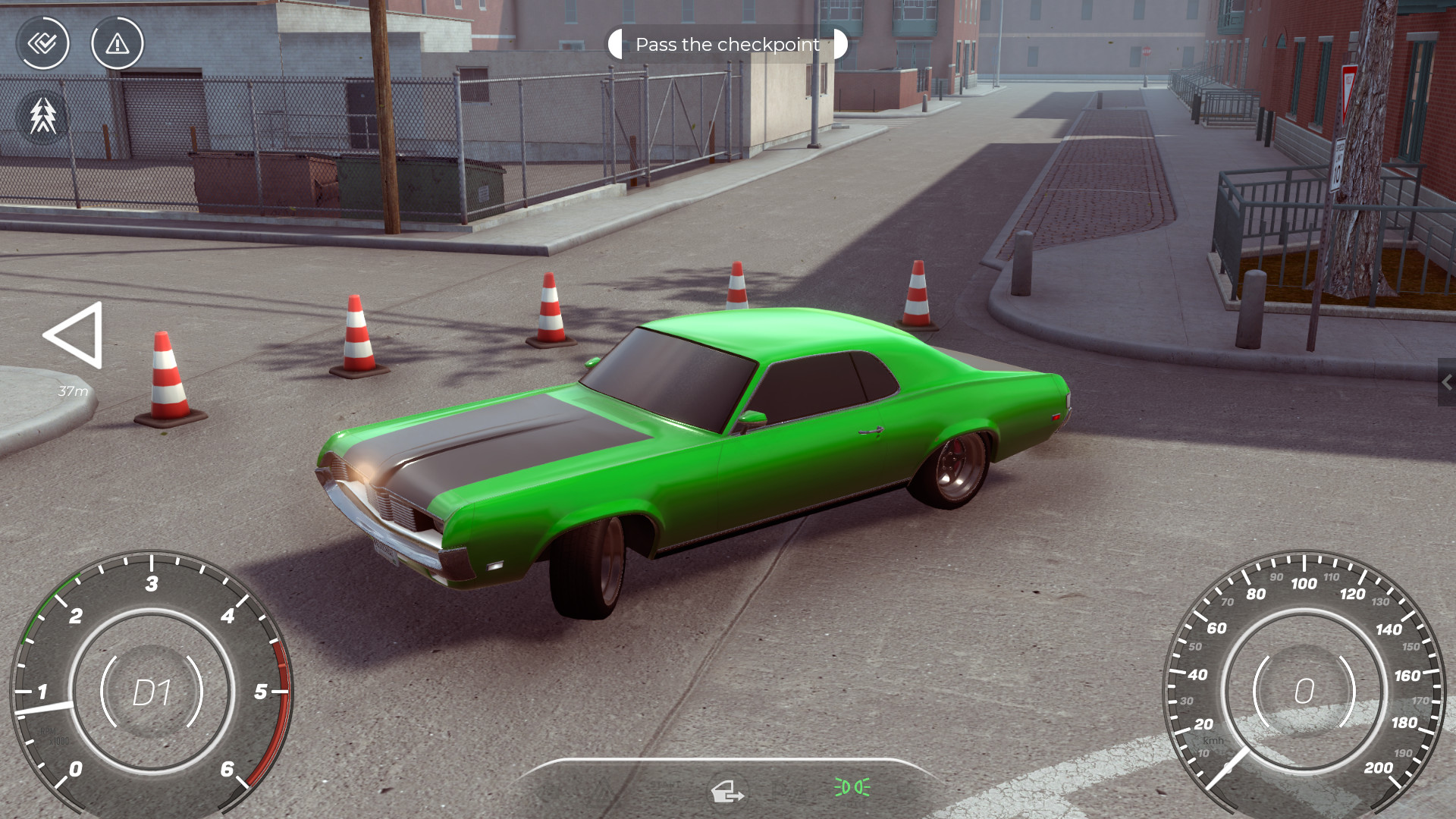Click the exit-car door icon in bottom bar
1456x819 pixels.
pyautogui.click(x=729, y=793)
